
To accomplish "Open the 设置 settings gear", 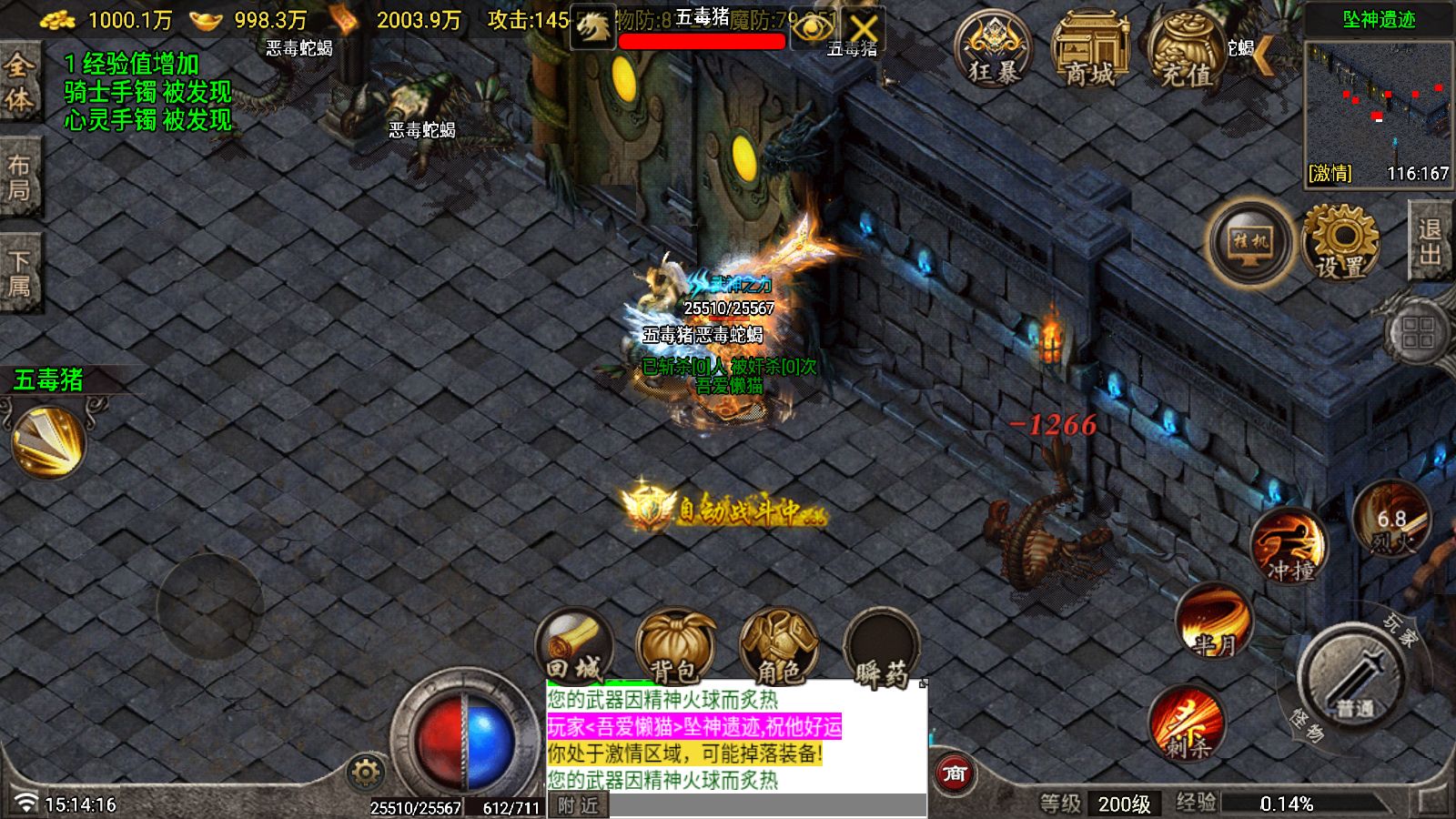I will pos(1340,241).
